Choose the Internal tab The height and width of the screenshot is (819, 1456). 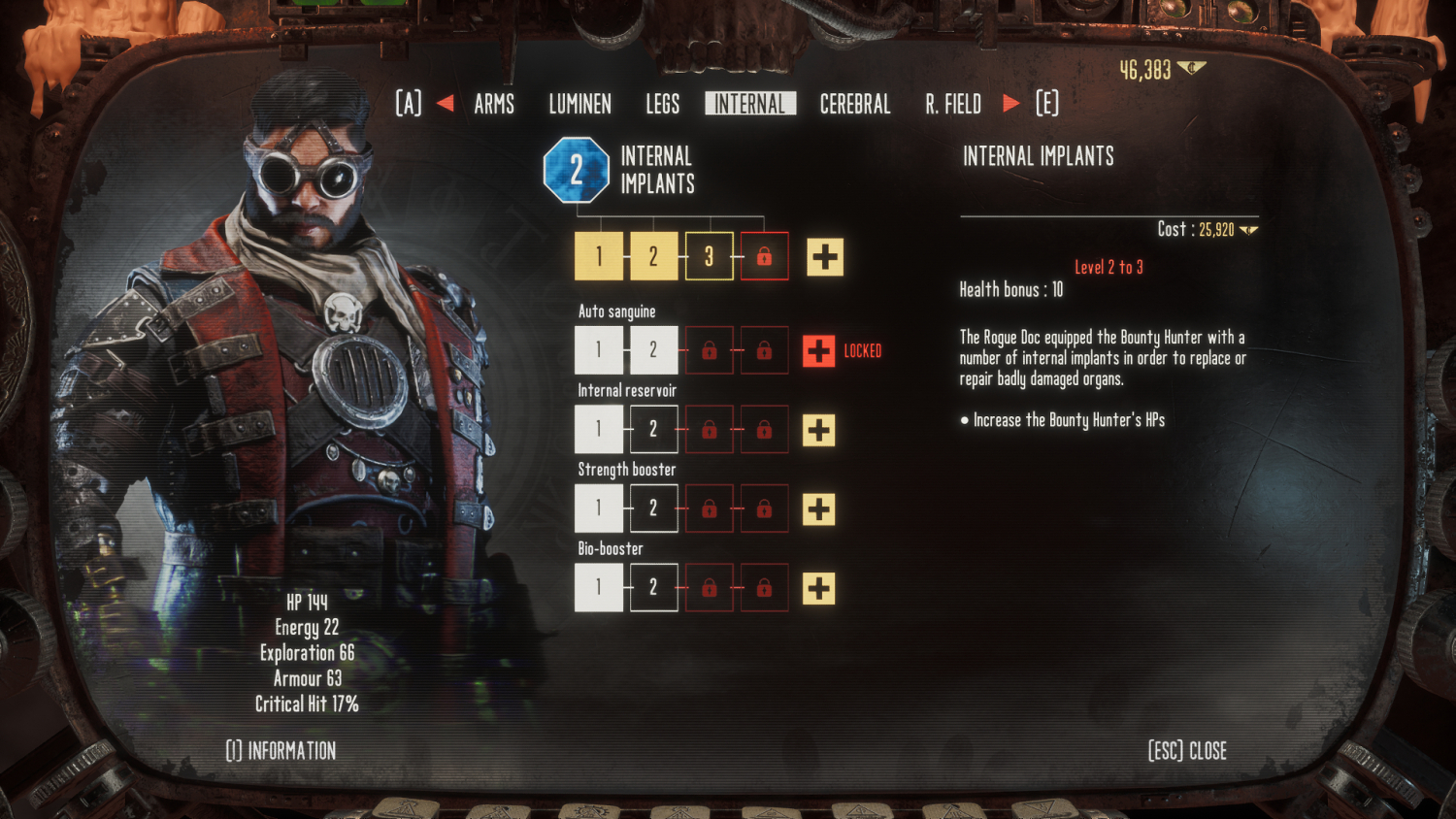(749, 104)
